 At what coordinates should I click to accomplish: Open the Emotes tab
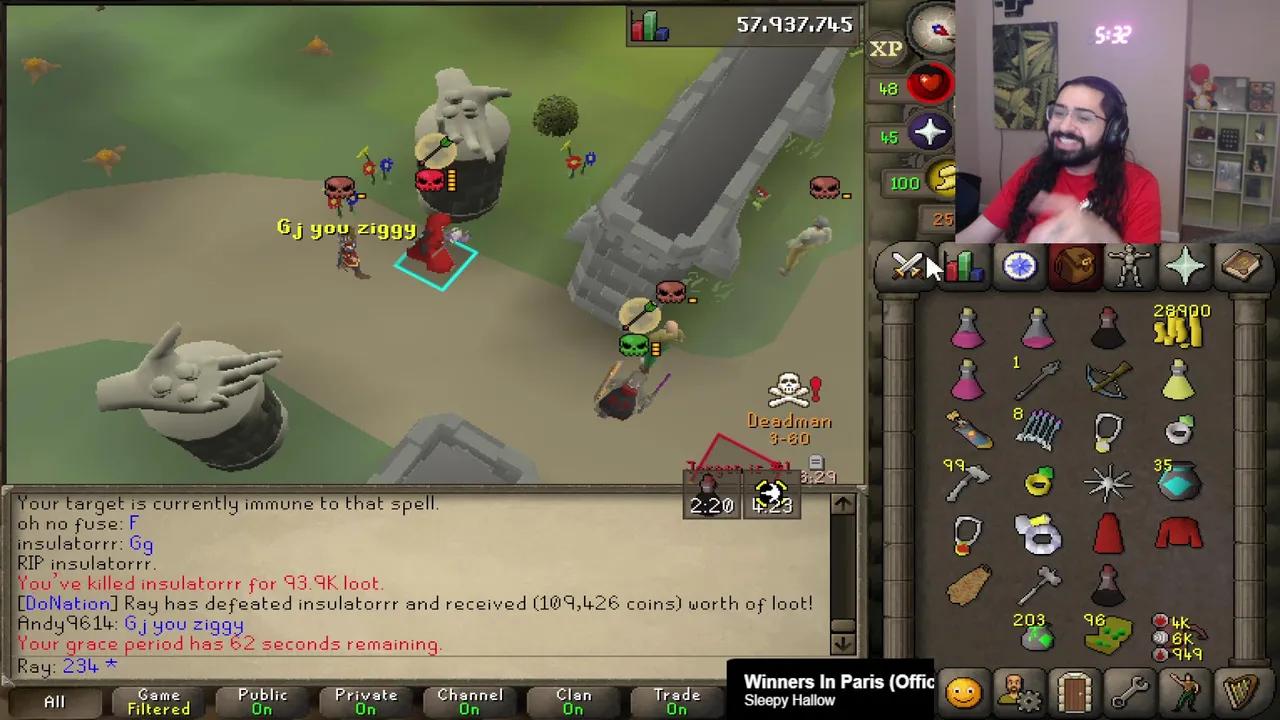[x=1184, y=690]
